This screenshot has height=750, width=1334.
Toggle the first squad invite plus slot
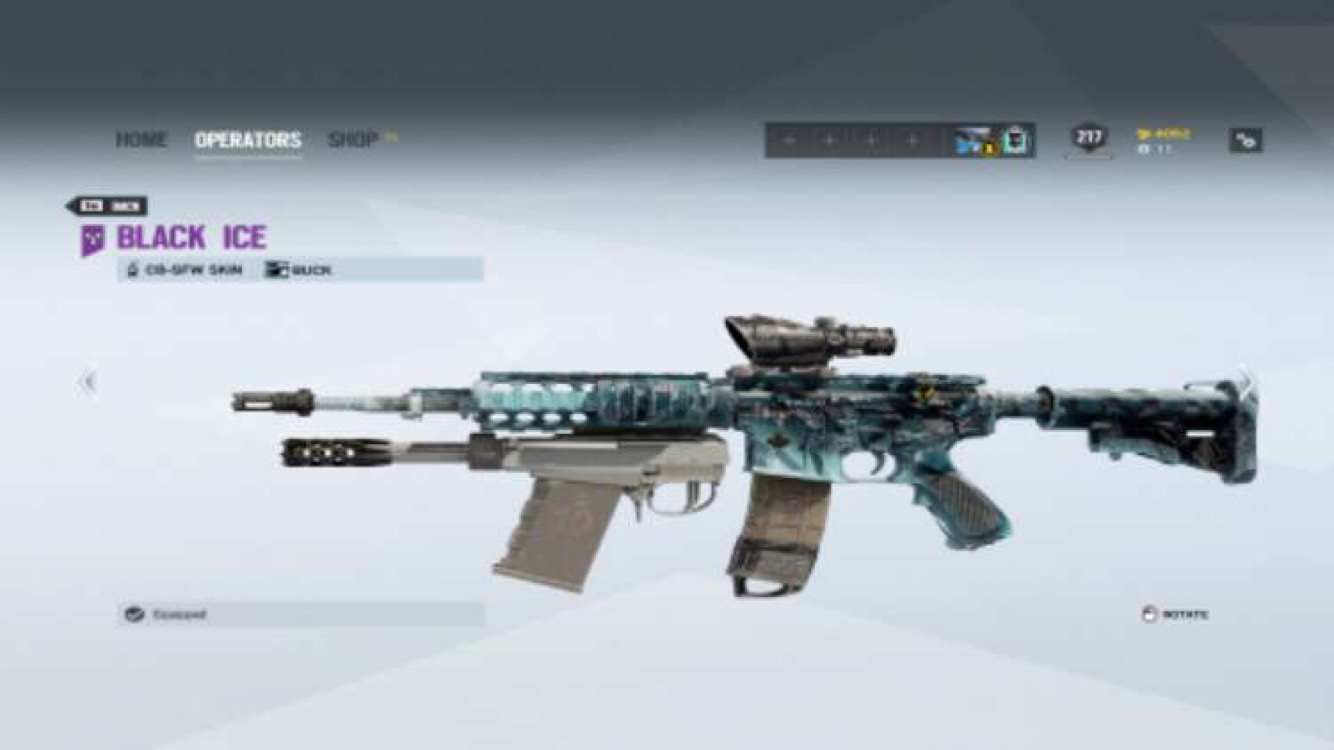coord(791,138)
